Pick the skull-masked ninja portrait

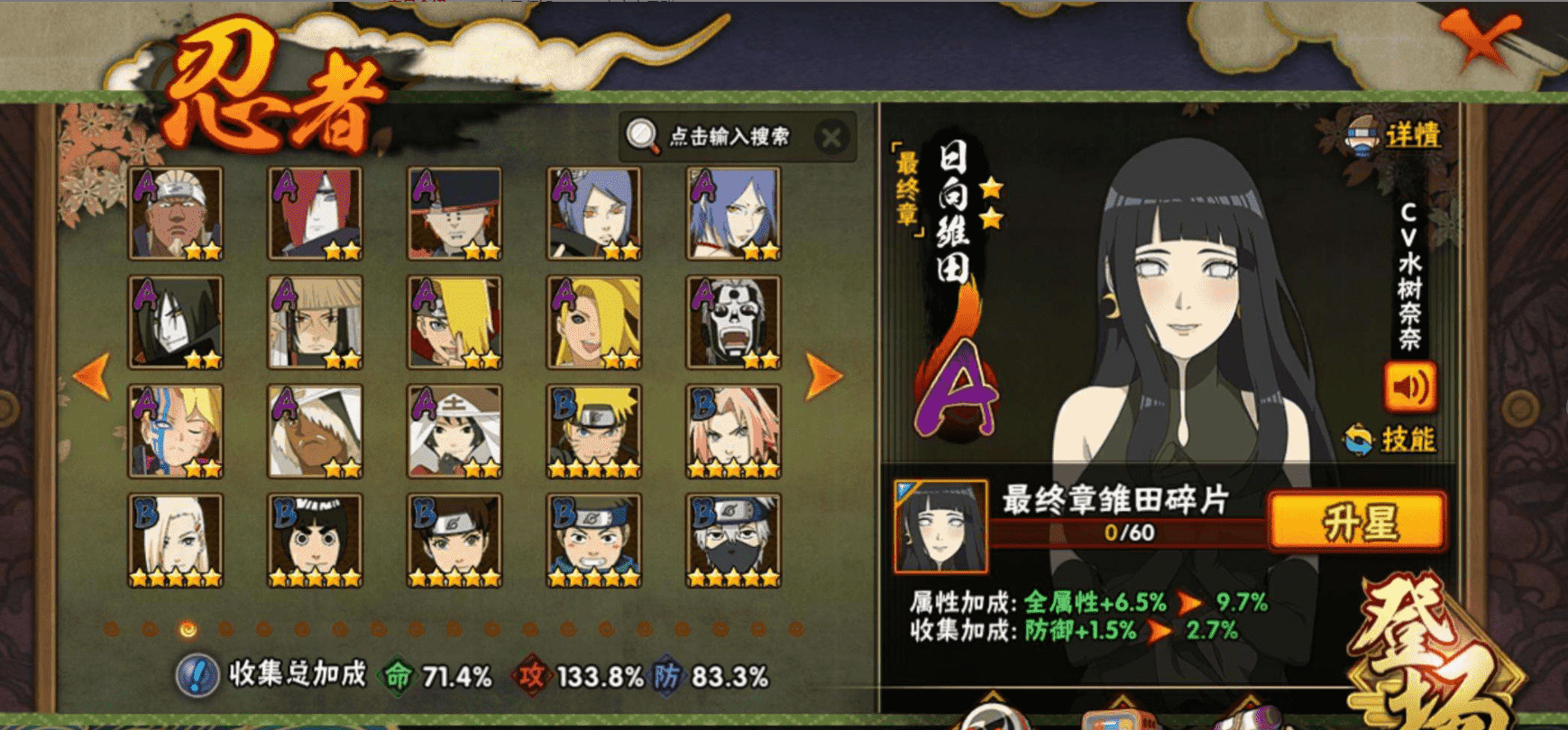733,323
